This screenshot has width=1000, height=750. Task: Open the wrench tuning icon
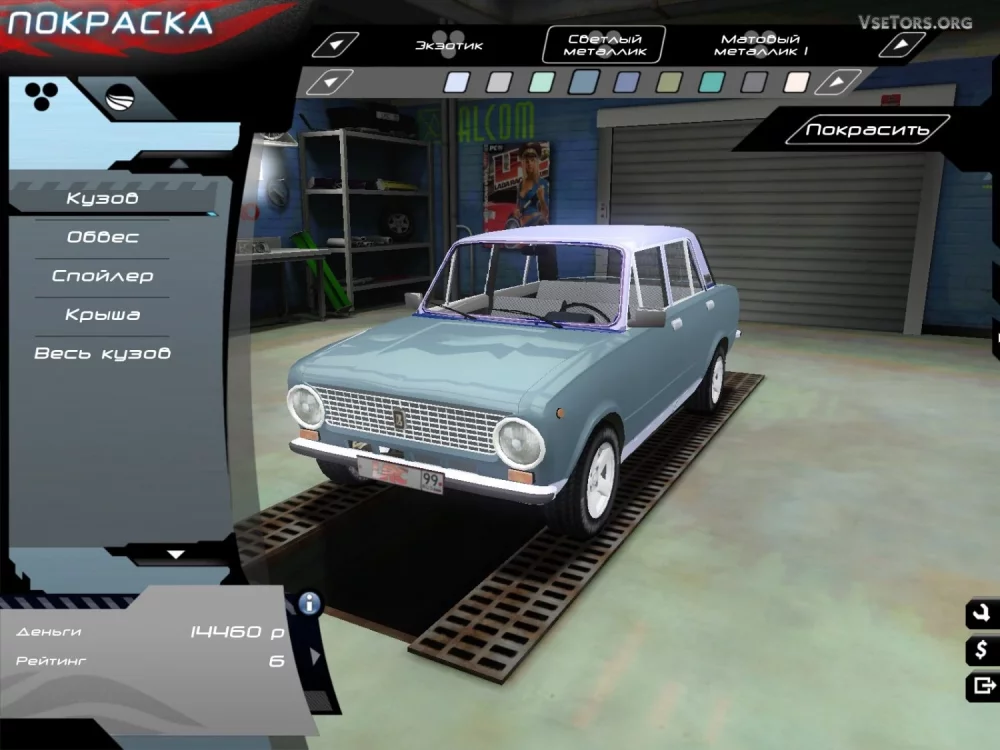pyautogui.click(x=982, y=614)
